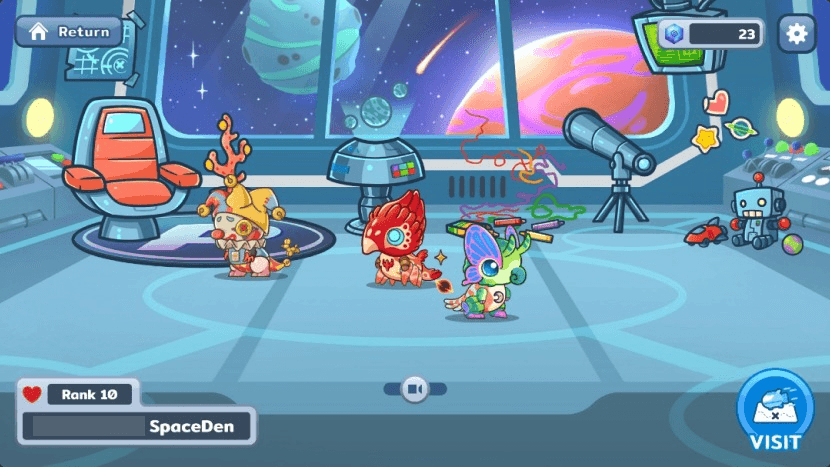Tap the Rank 10 heart badge
This screenshot has width=830, height=467.
pyautogui.click(x=80, y=394)
